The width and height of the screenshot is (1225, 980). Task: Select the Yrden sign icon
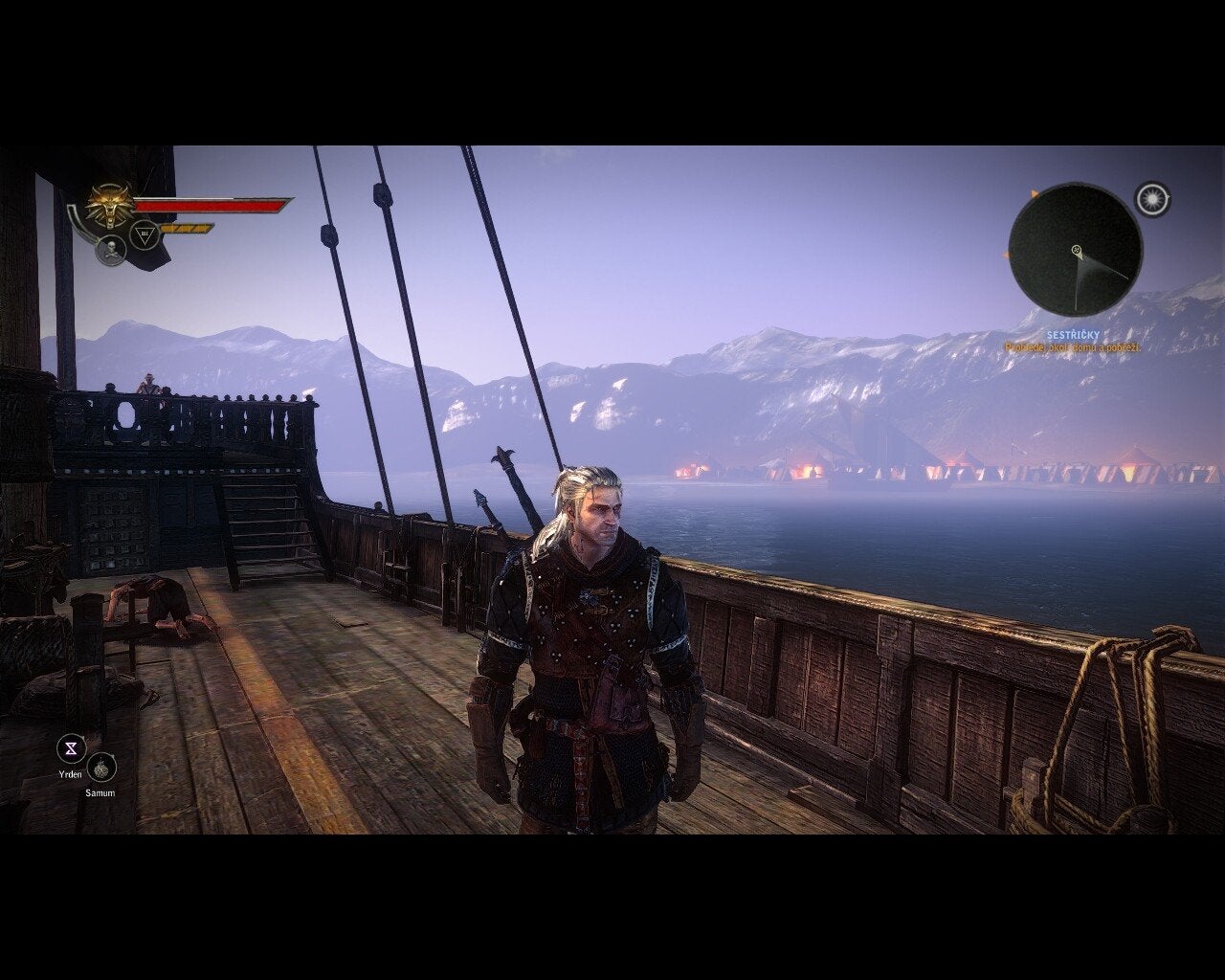point(71,748)
